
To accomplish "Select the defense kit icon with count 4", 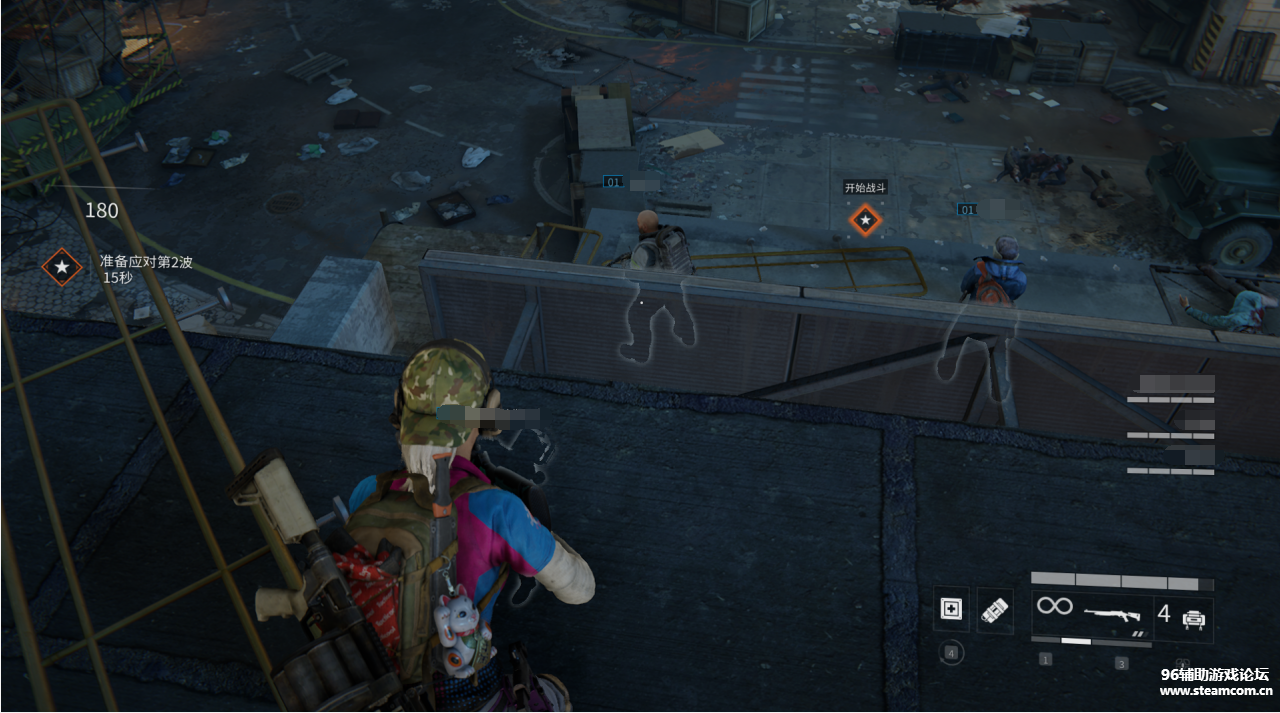I will tap(1193, 616).
